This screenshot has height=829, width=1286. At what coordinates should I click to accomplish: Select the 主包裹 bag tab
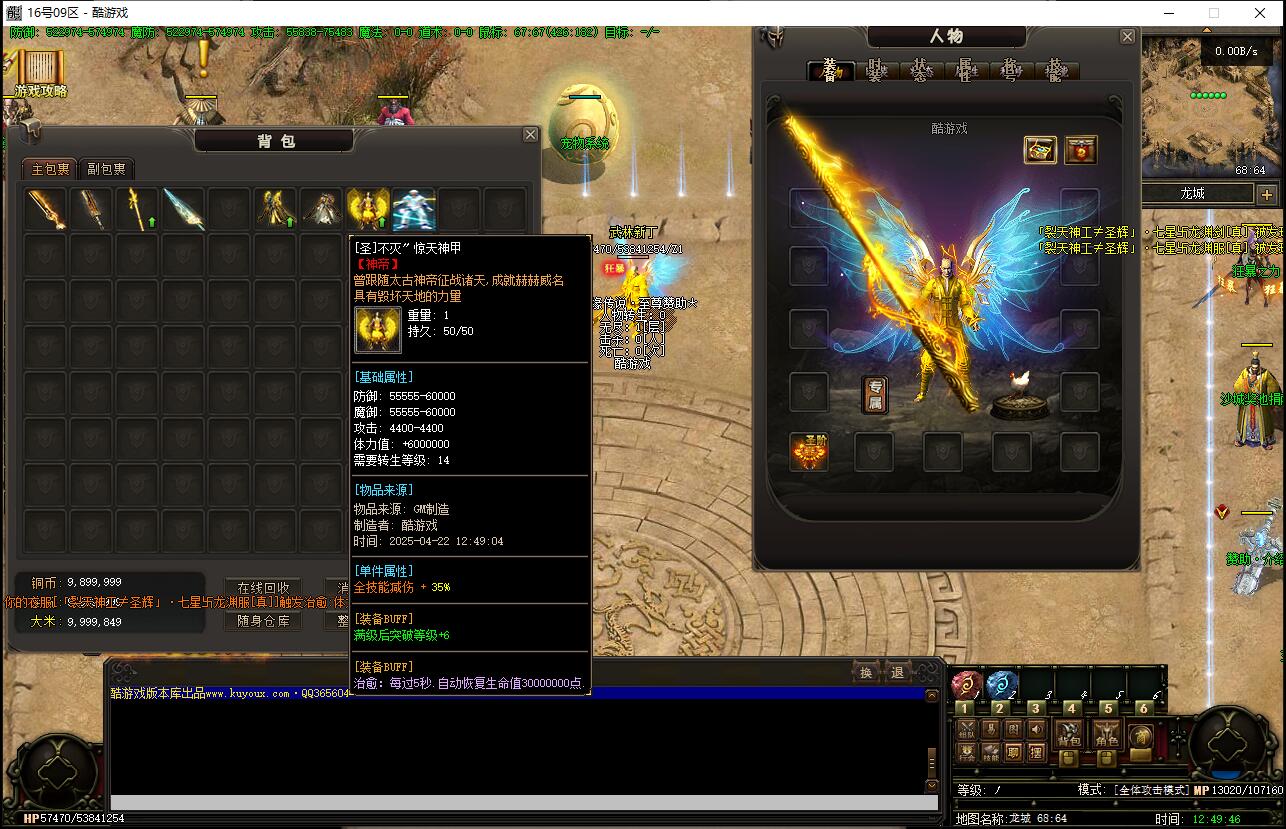(x=50, y=169)
